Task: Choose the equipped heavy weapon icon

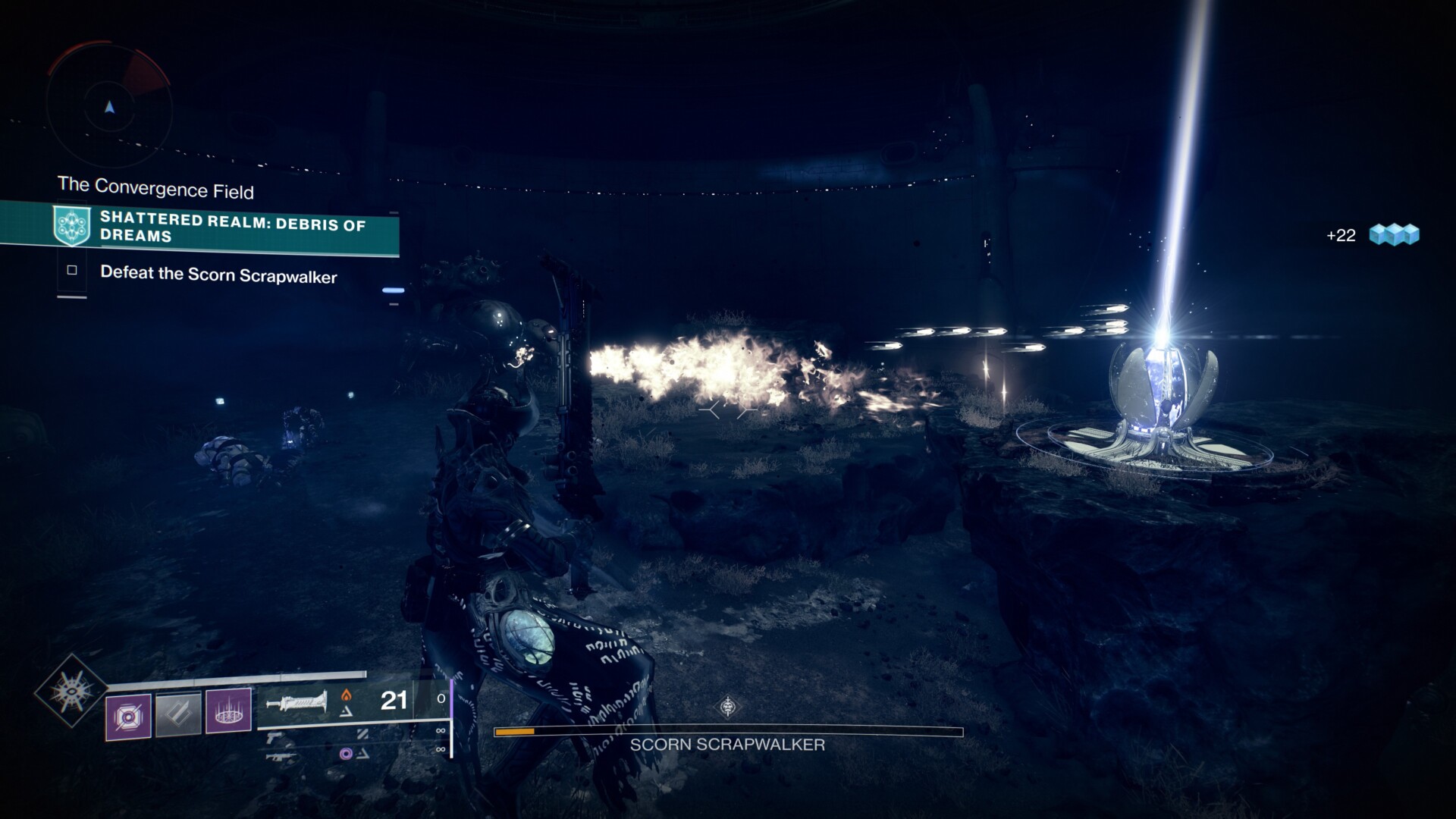Action: tap(296, 702)
